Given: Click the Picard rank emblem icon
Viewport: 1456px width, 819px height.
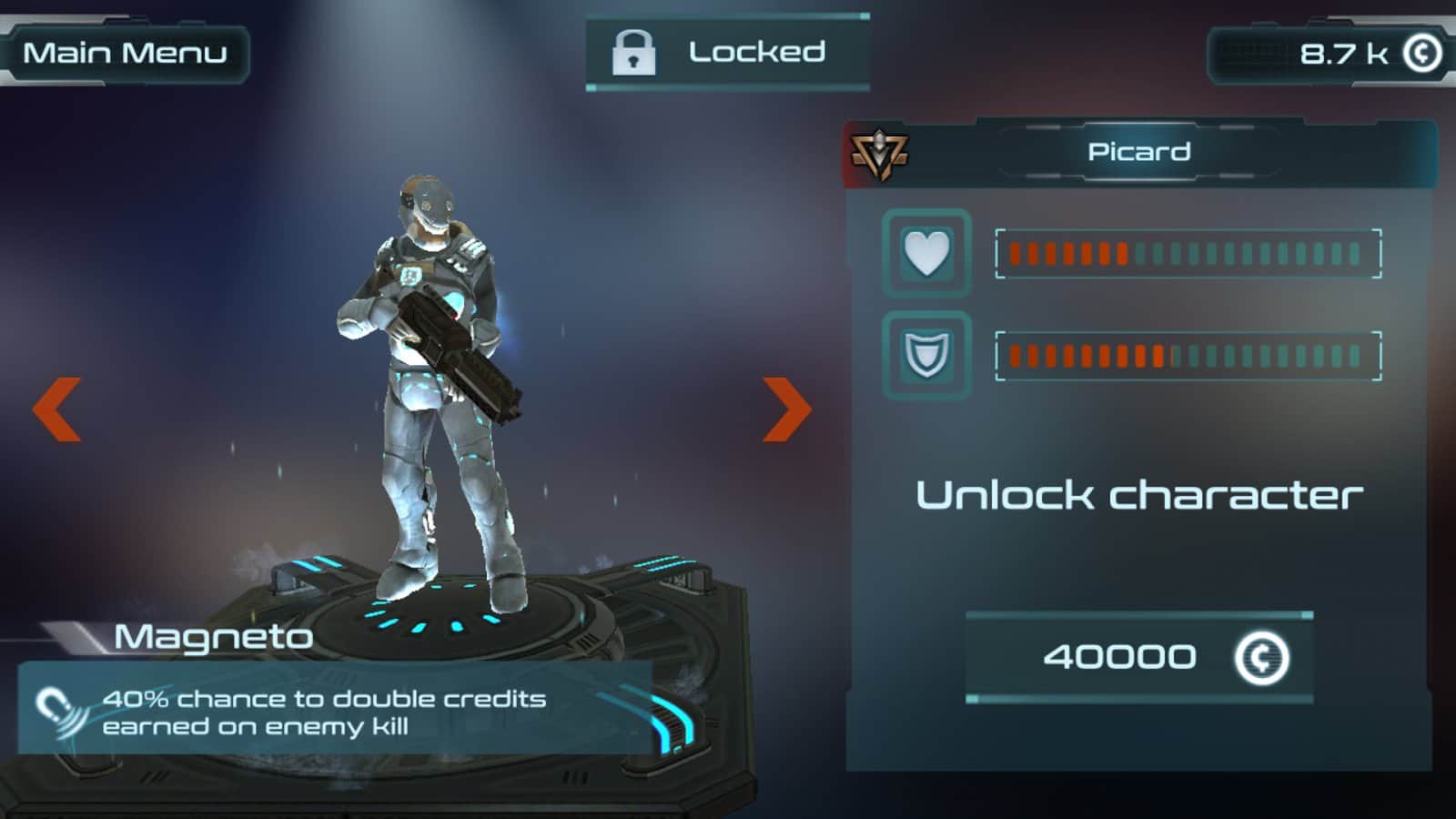Looking at the screenshot, I should click(x=878, y=154).
